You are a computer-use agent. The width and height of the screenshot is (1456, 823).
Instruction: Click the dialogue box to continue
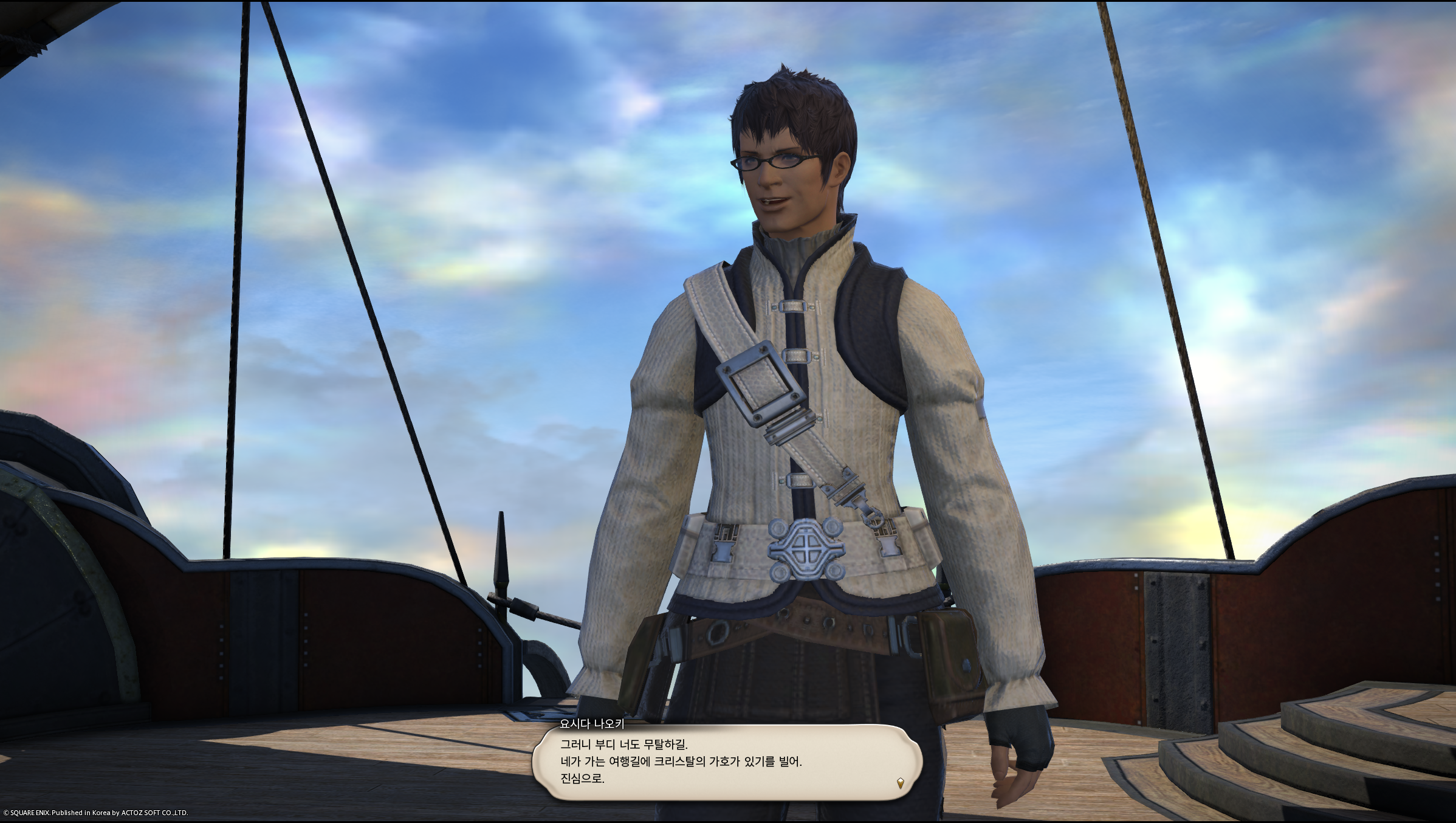coord(726,762)
